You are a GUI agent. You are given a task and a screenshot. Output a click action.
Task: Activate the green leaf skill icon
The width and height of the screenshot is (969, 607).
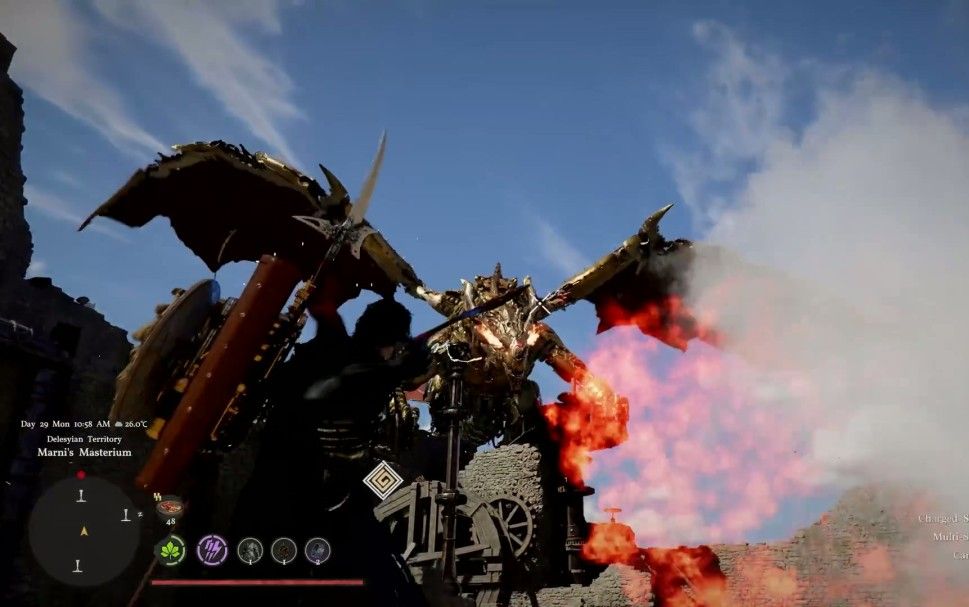pyautogui.click(x=170, y=550)
